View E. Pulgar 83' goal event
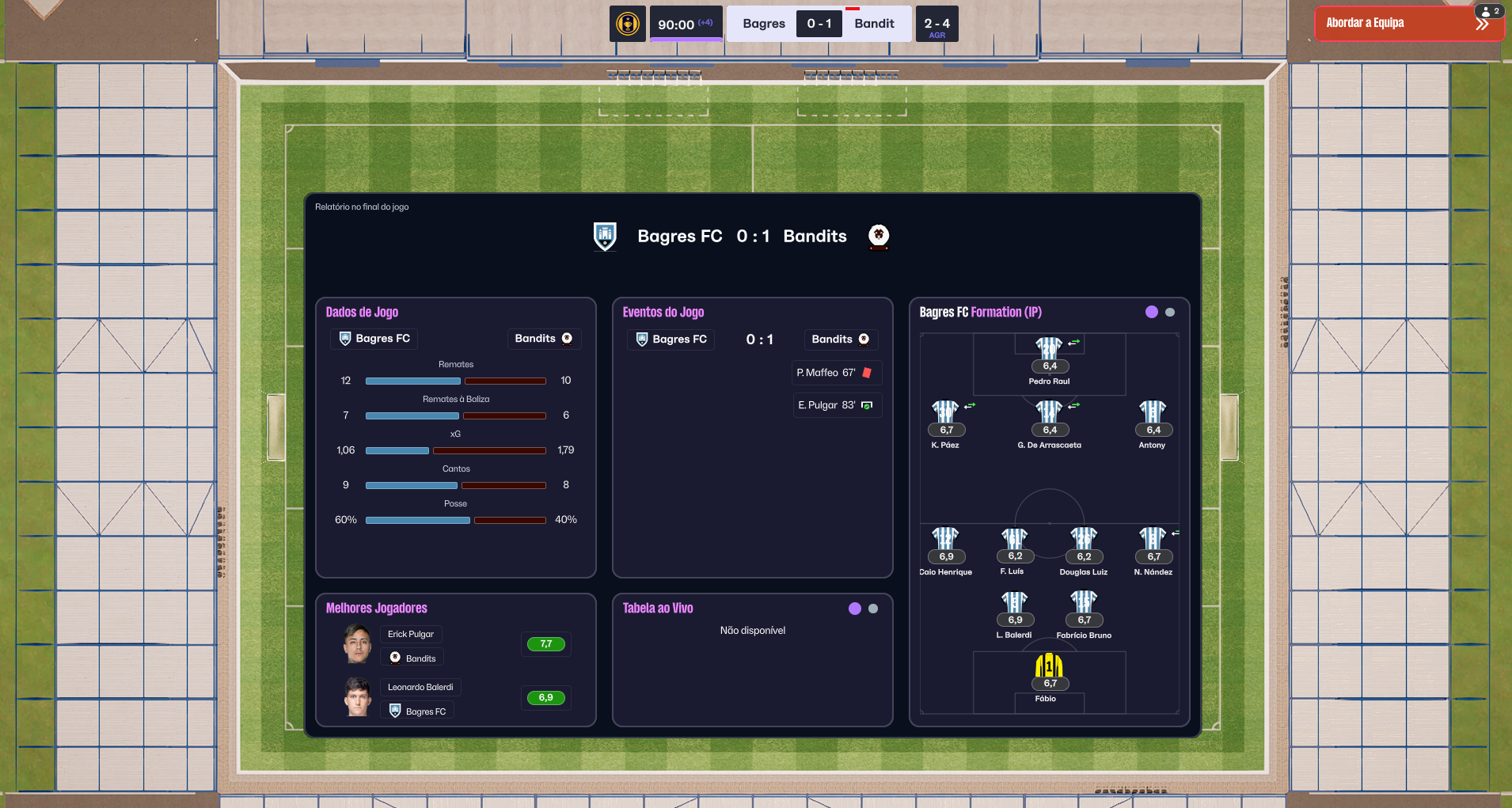 click(836, 405)
